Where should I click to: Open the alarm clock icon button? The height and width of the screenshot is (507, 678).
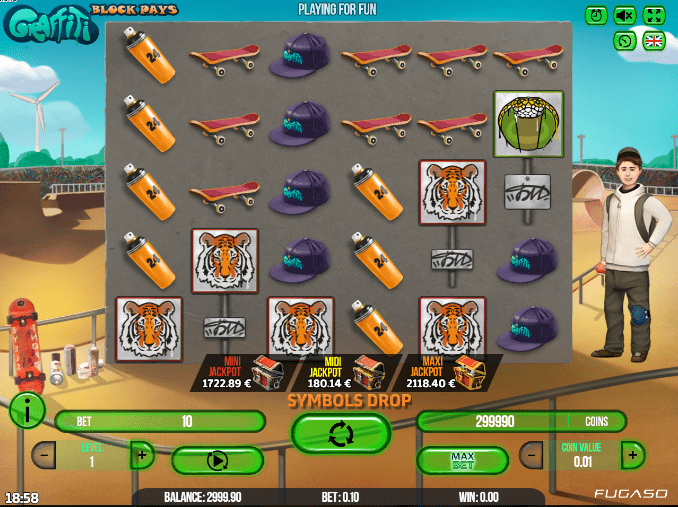(597, 15)
